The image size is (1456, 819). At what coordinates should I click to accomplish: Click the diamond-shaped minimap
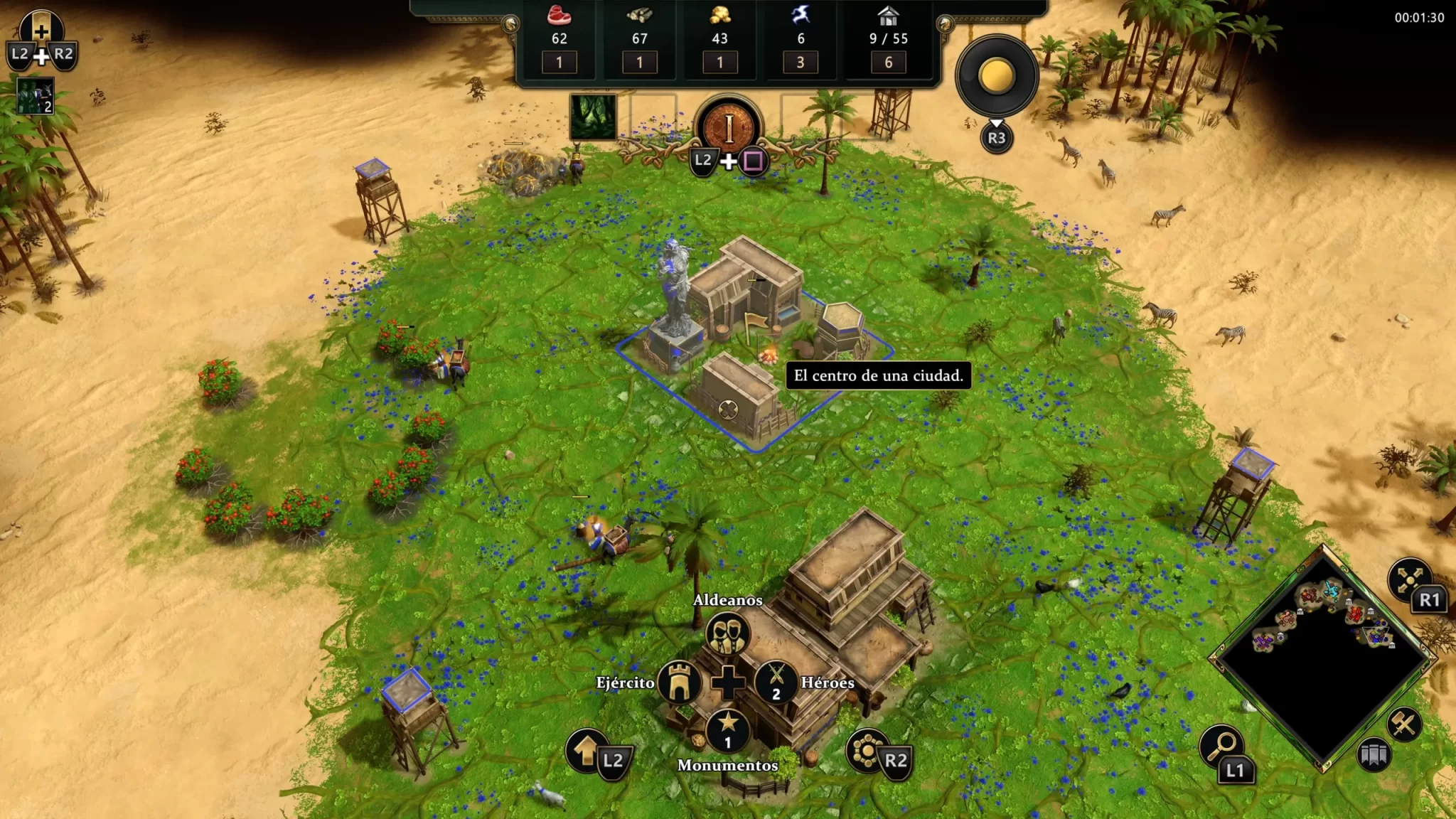tap(1324, 658)
